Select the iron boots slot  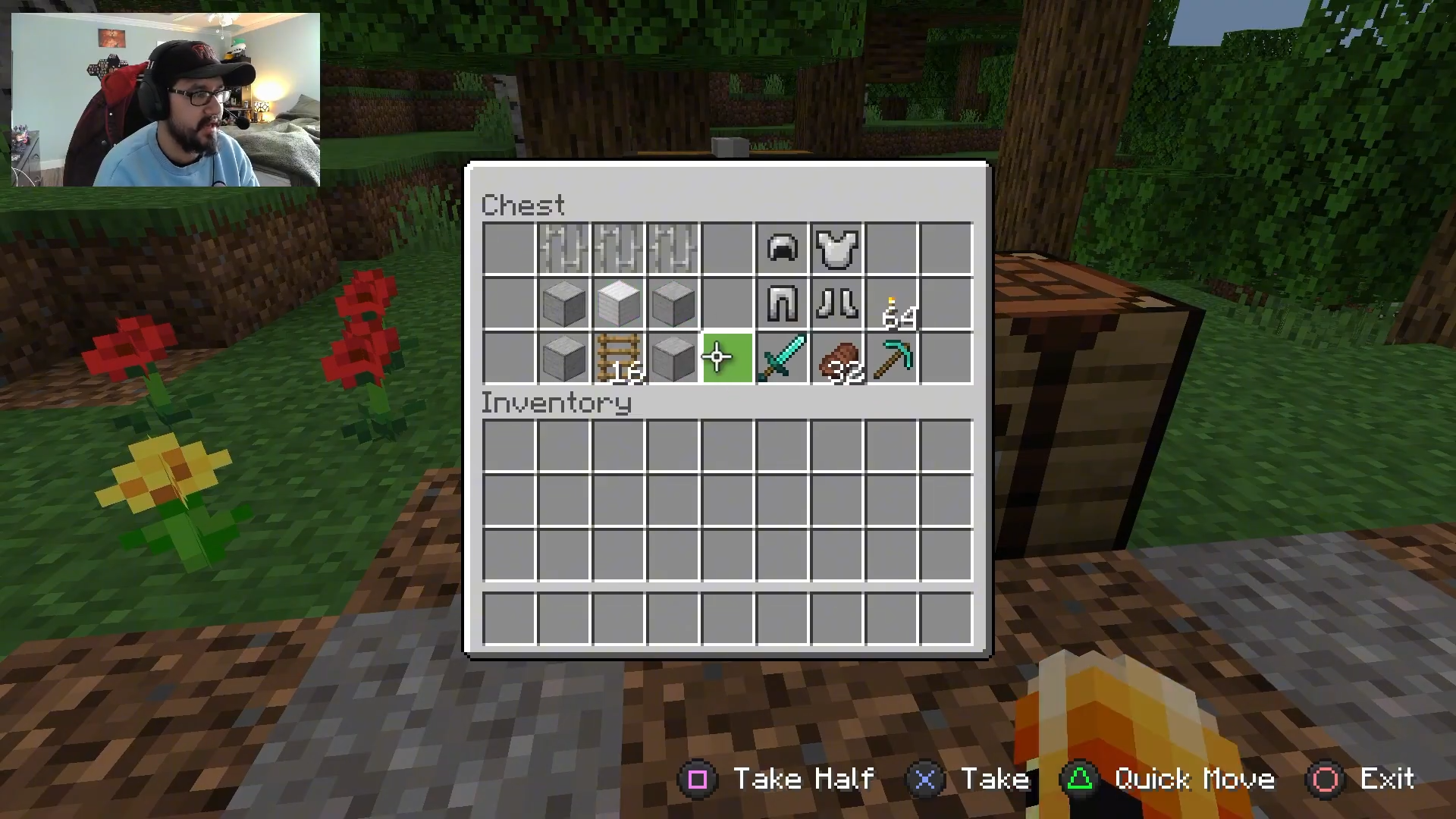(837, 303)
